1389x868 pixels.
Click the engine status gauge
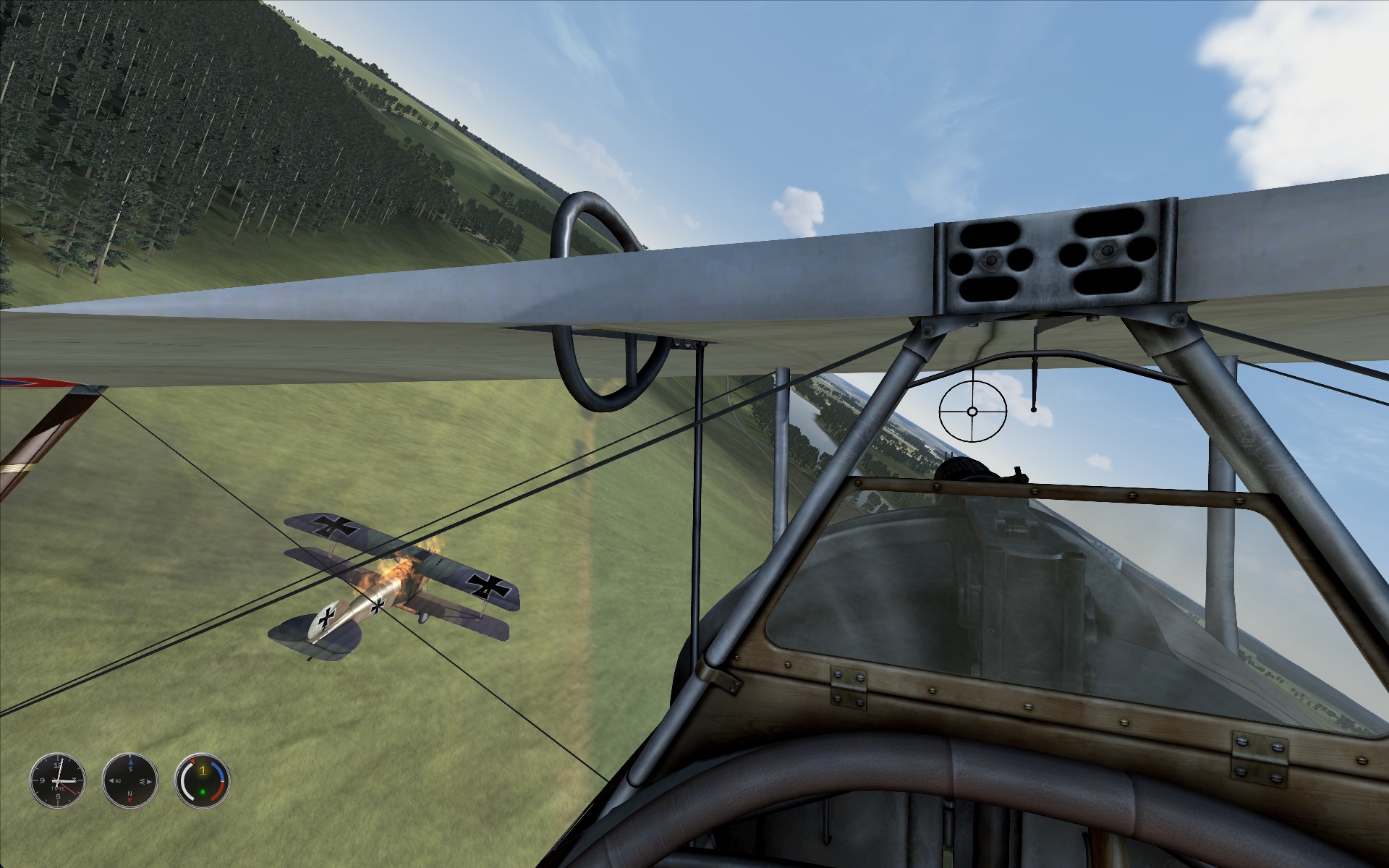(203, 781)
